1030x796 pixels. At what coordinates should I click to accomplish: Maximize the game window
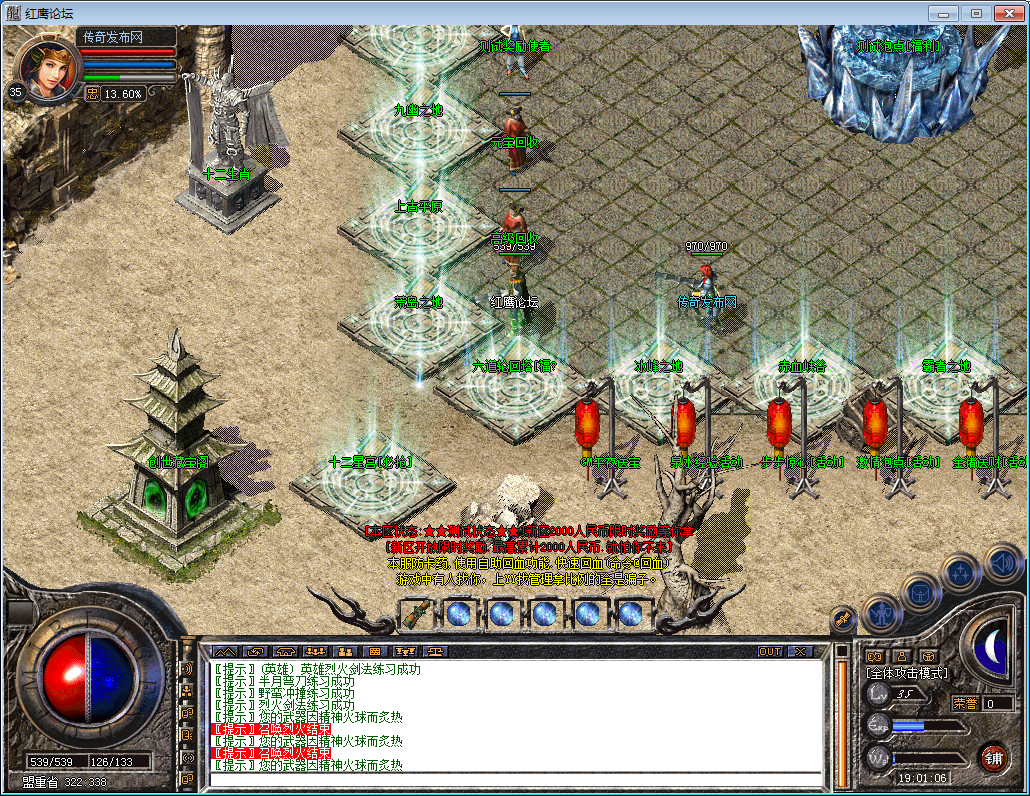(x=976, y=12)
